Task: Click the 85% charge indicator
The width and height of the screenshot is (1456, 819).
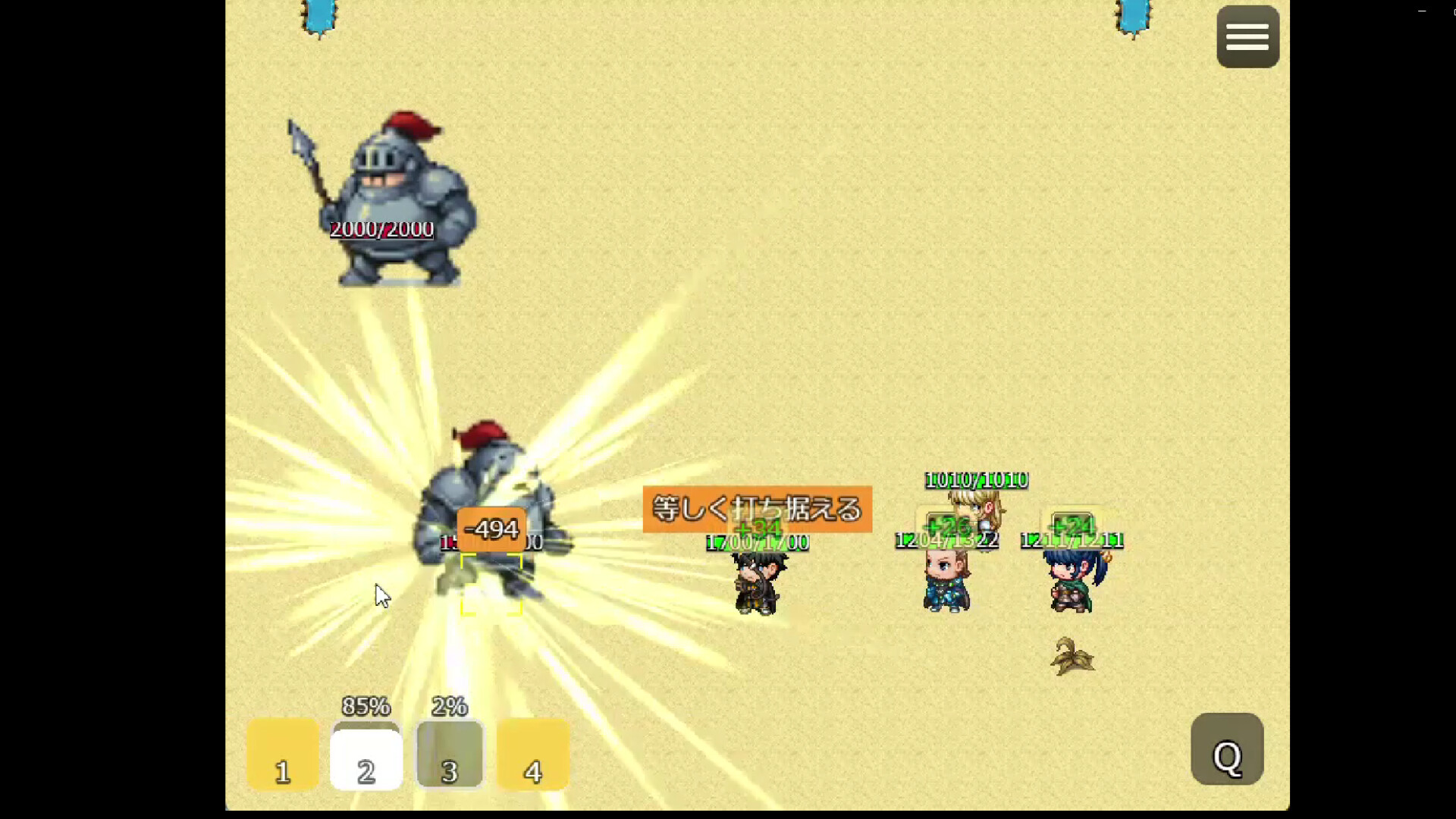Action: click(366, 707)
